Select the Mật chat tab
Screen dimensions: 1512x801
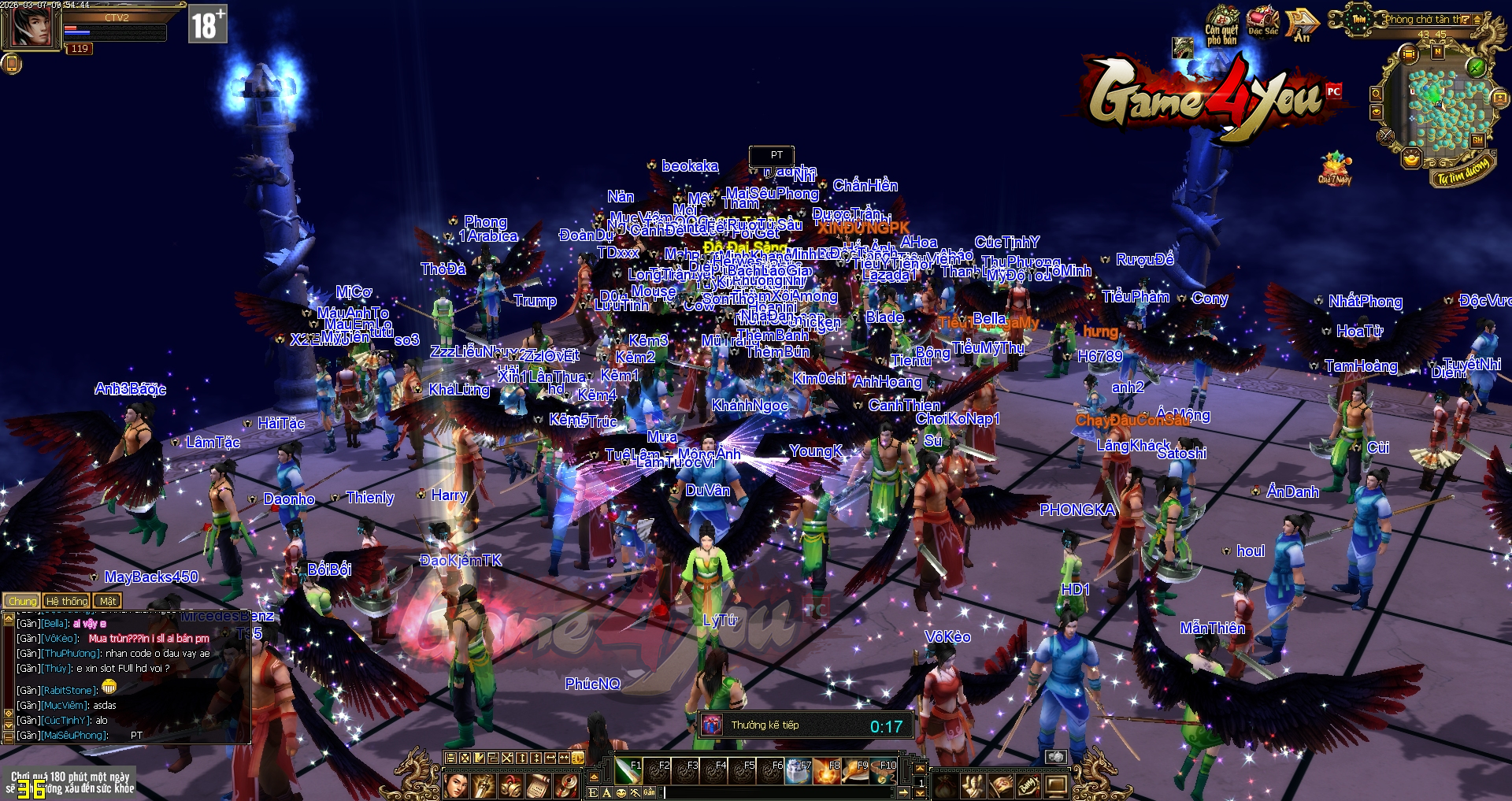coord(107,601)
